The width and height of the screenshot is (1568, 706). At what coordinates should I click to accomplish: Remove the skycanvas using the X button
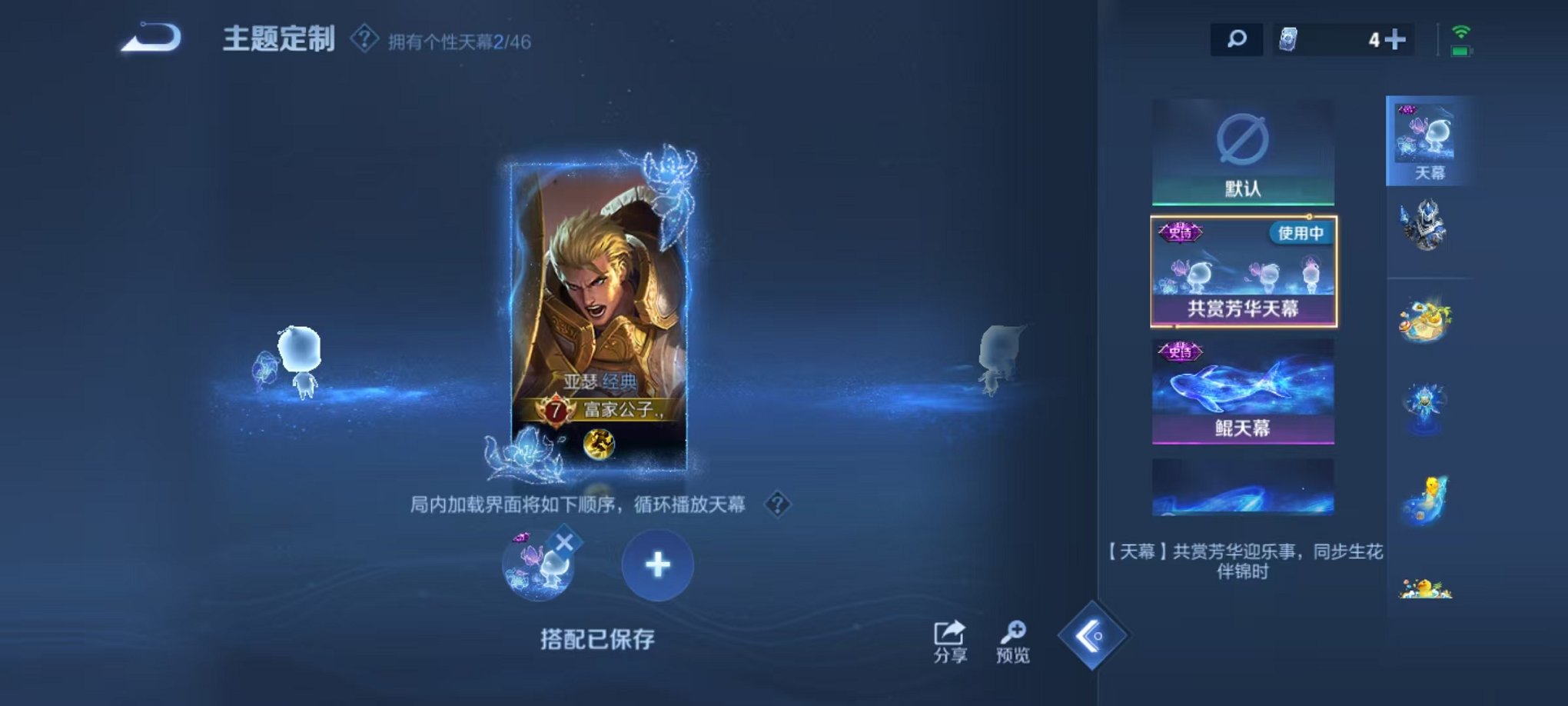point(566,538)
